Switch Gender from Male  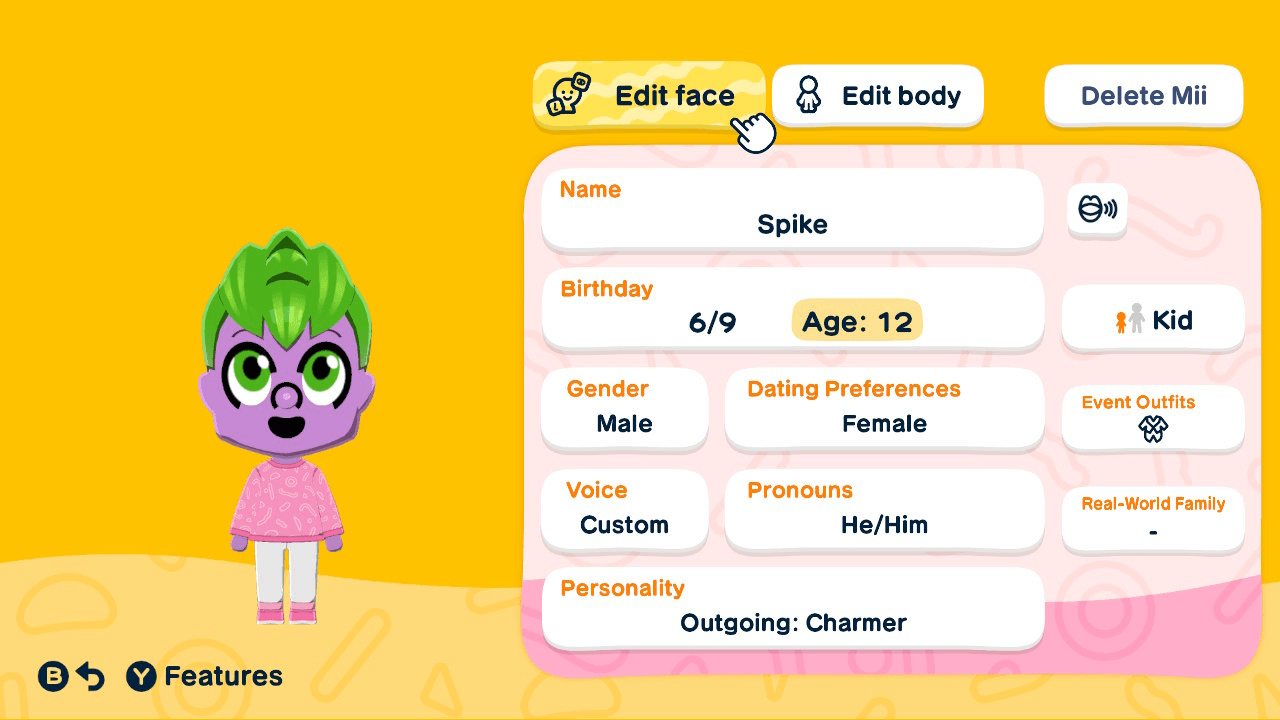624,410
